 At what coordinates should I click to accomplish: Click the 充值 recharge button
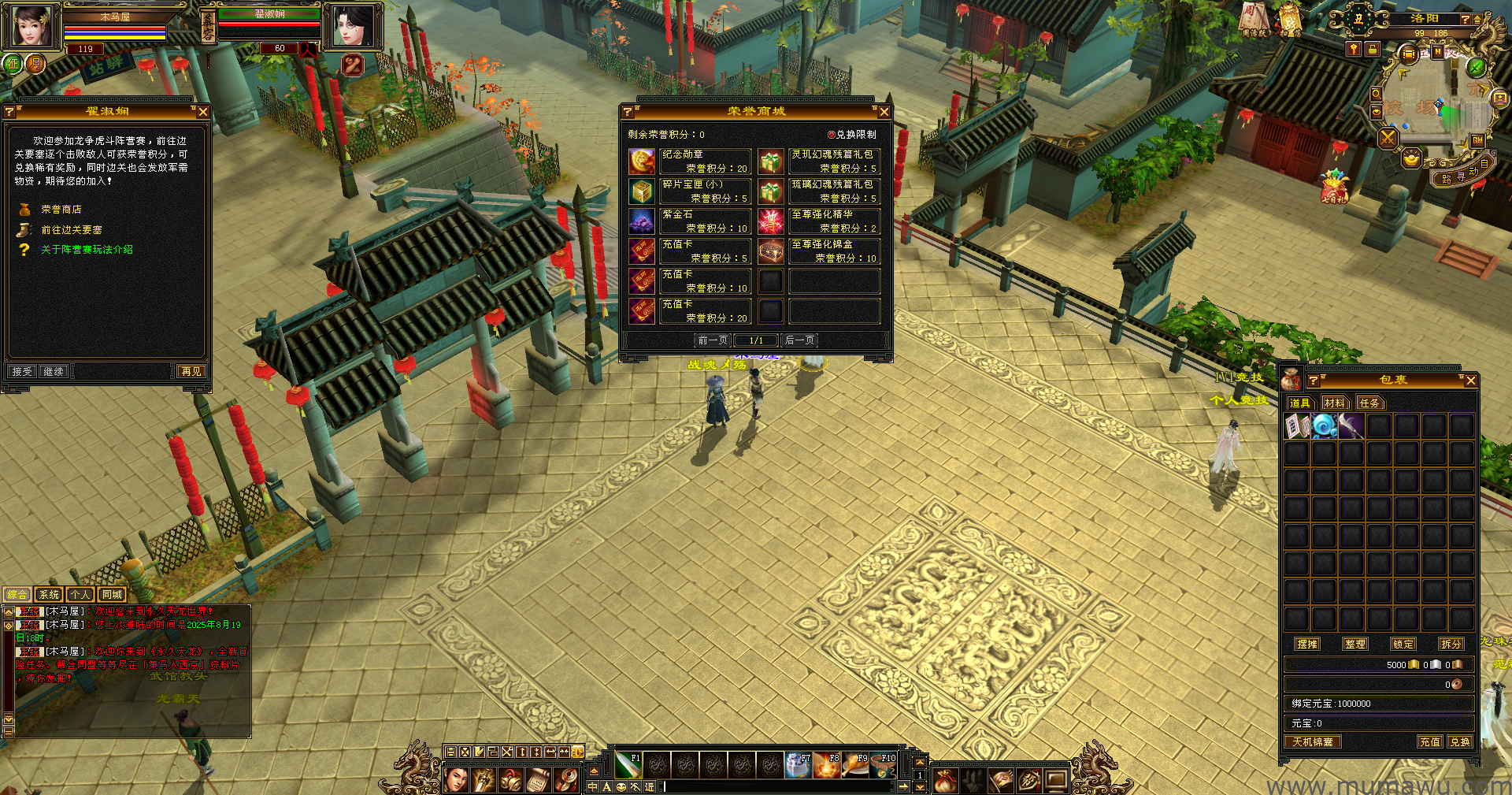point(1429,741)
